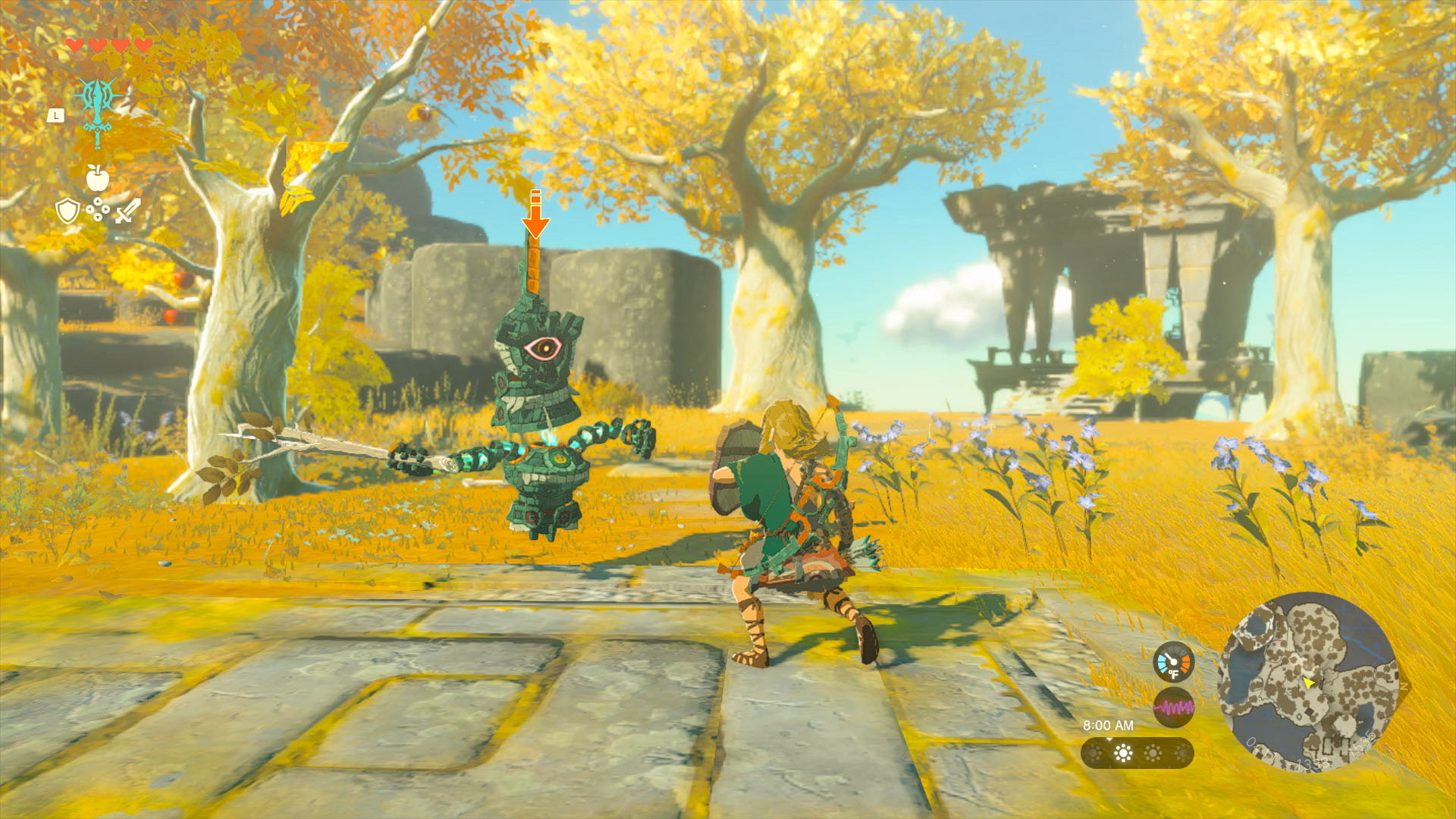1456x819 pixels.
Task: Select the current sunny weather icon
Action: click(1122, 753)
